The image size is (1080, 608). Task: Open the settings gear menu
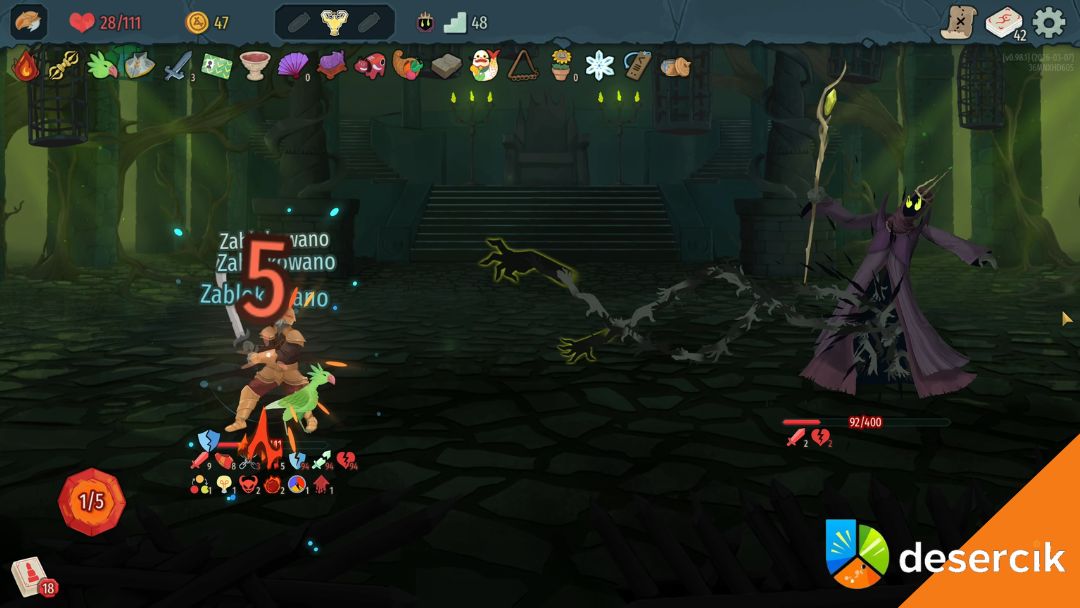point(1049,22)
